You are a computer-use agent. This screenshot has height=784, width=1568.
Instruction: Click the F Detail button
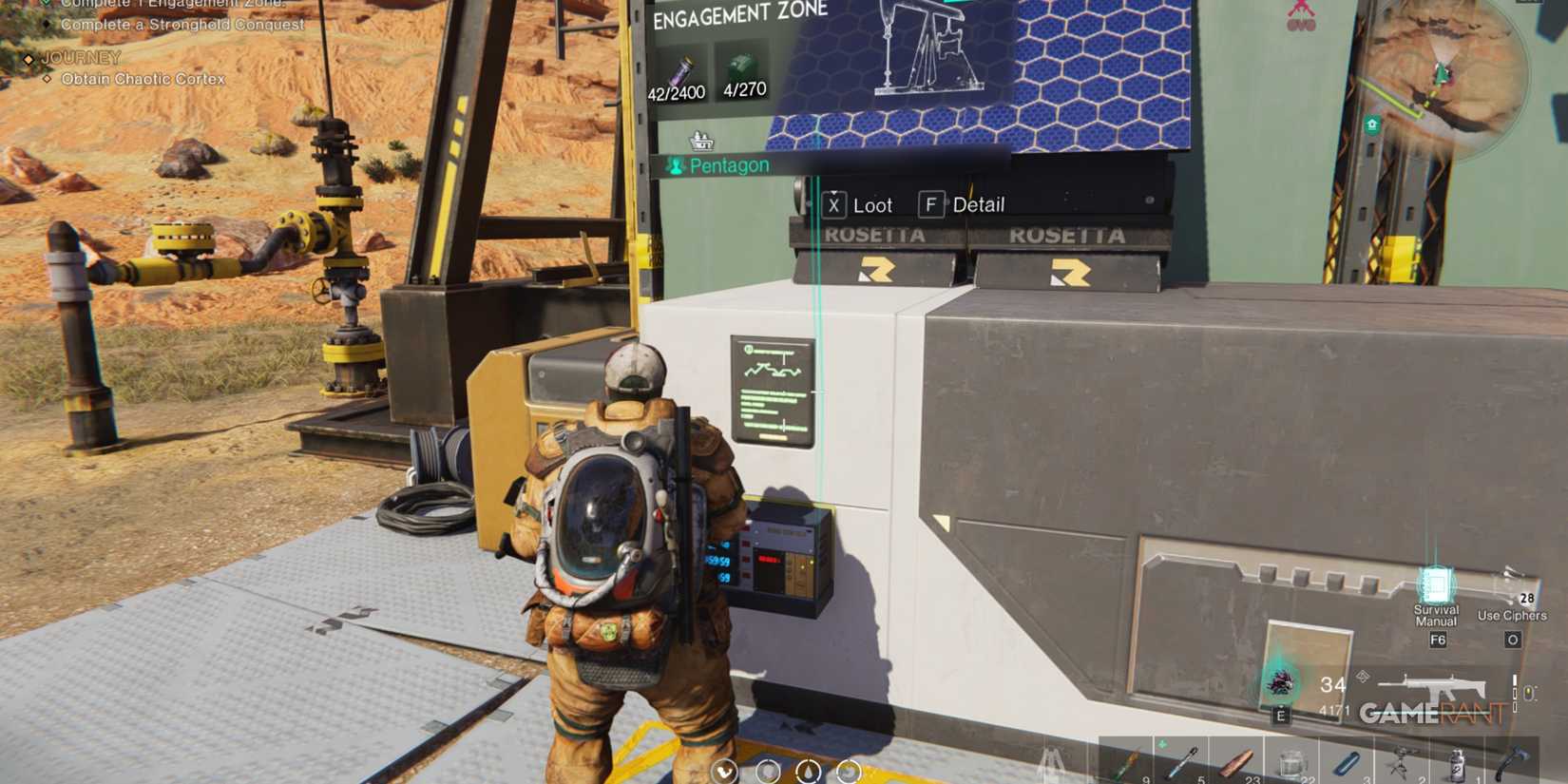pyautogui.click(x=932, y=203)
